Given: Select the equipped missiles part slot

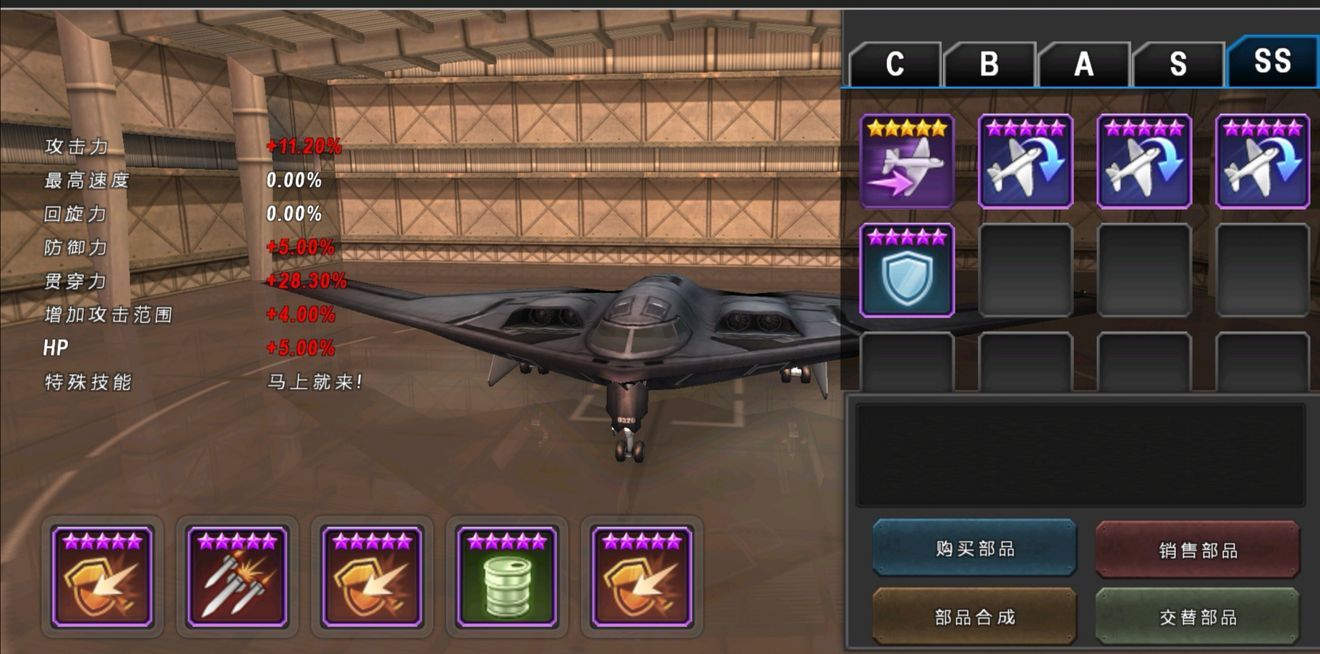Looking at the screenshot, I should pos(237,577).
